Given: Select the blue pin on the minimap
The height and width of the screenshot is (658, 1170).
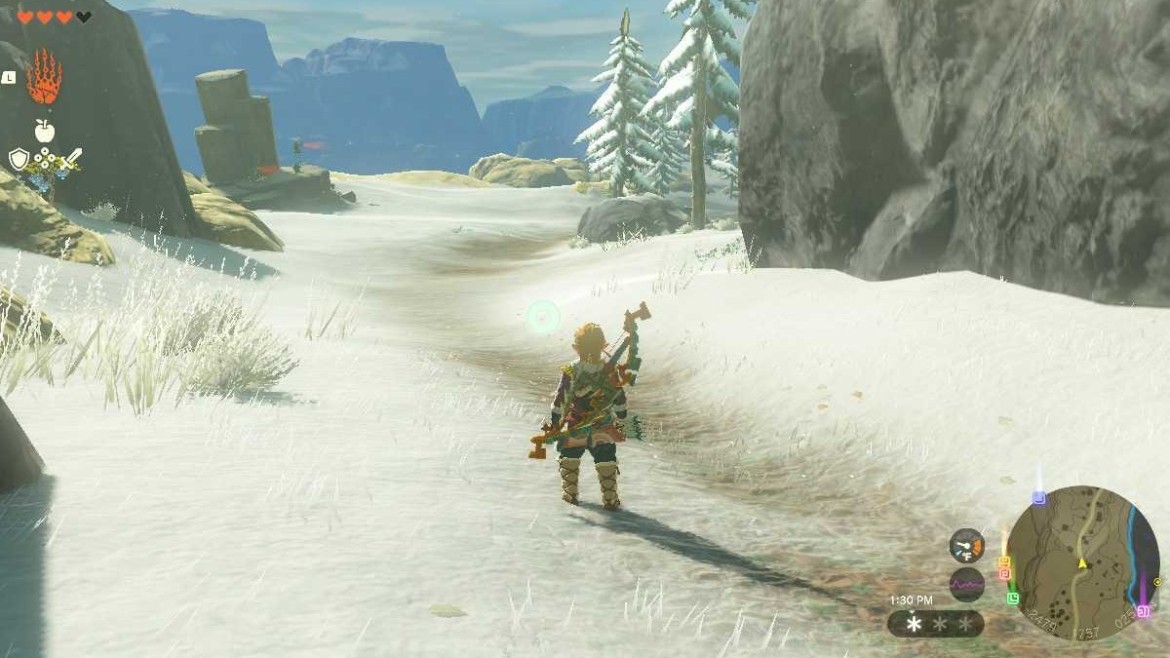Looking at the screenshot, I should coord(1039,497).
